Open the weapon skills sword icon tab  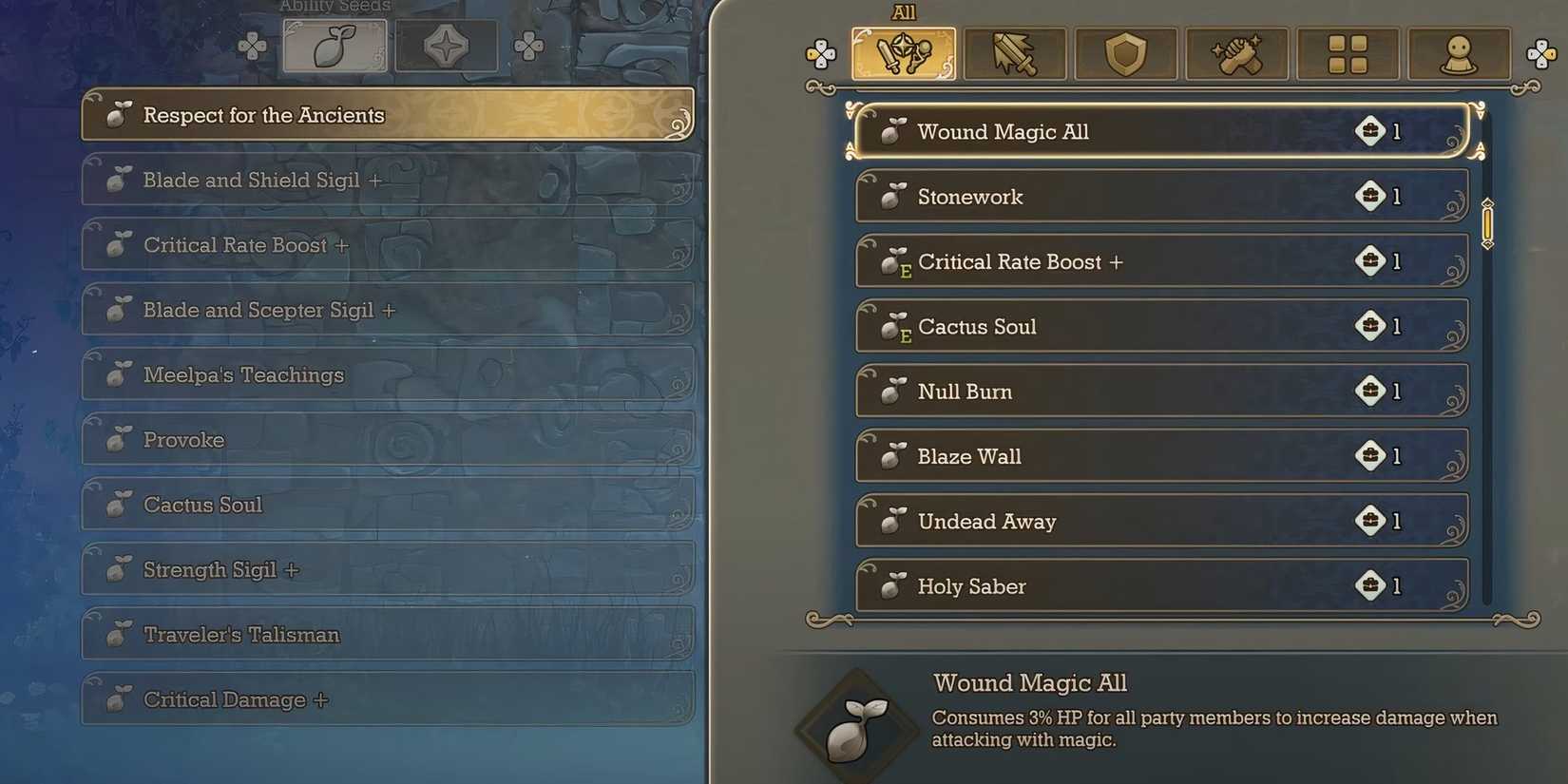[x=1015, y=54]
